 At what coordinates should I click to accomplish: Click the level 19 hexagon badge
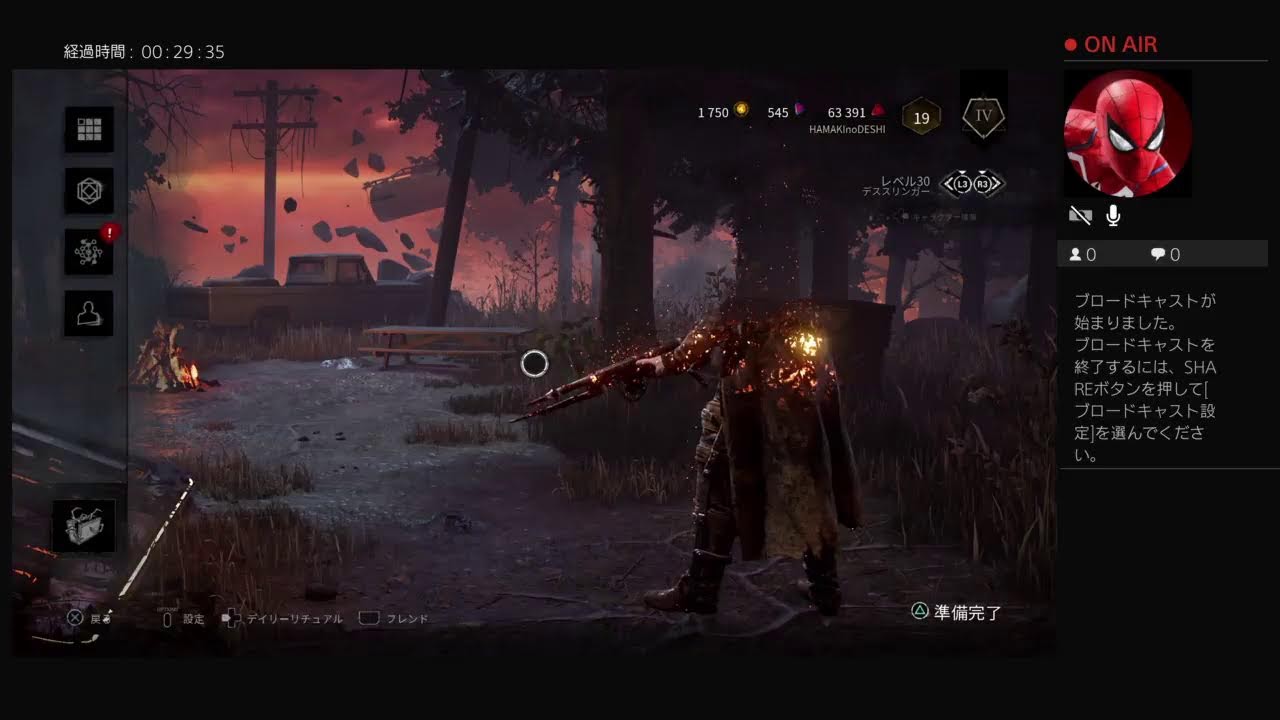[921, 116]
